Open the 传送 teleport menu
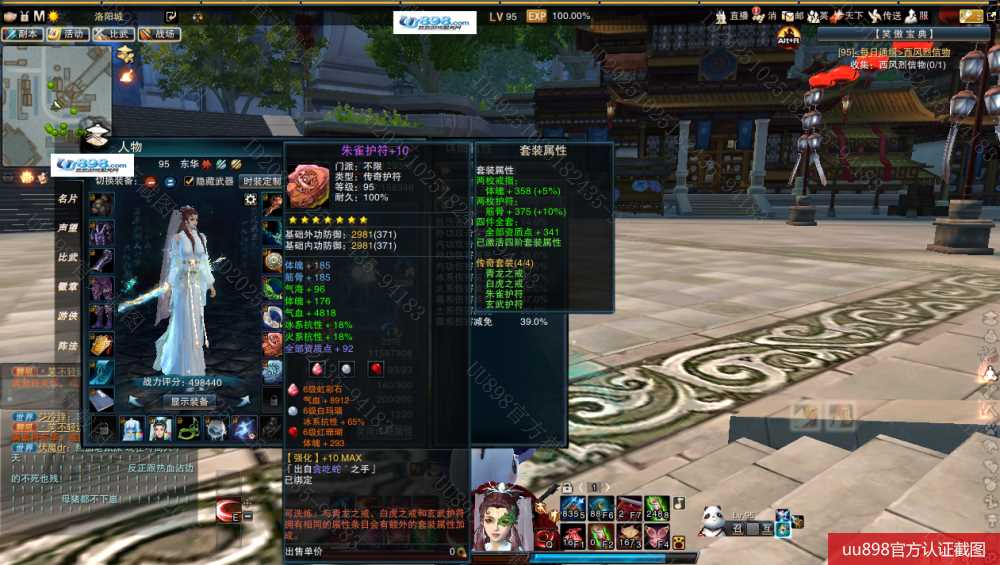This screenshot has height=565, width=1000. tap(886, 15)
